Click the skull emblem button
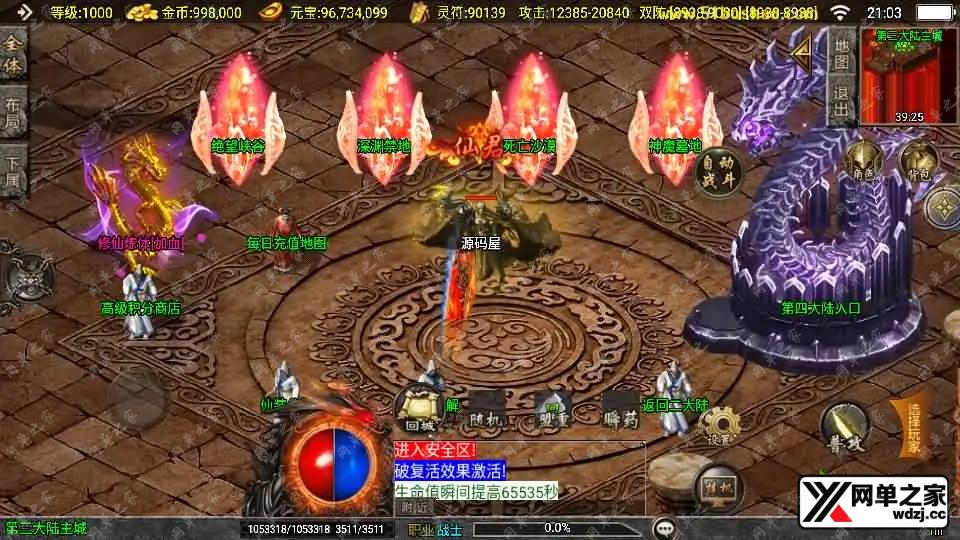 tap(25, 275)
